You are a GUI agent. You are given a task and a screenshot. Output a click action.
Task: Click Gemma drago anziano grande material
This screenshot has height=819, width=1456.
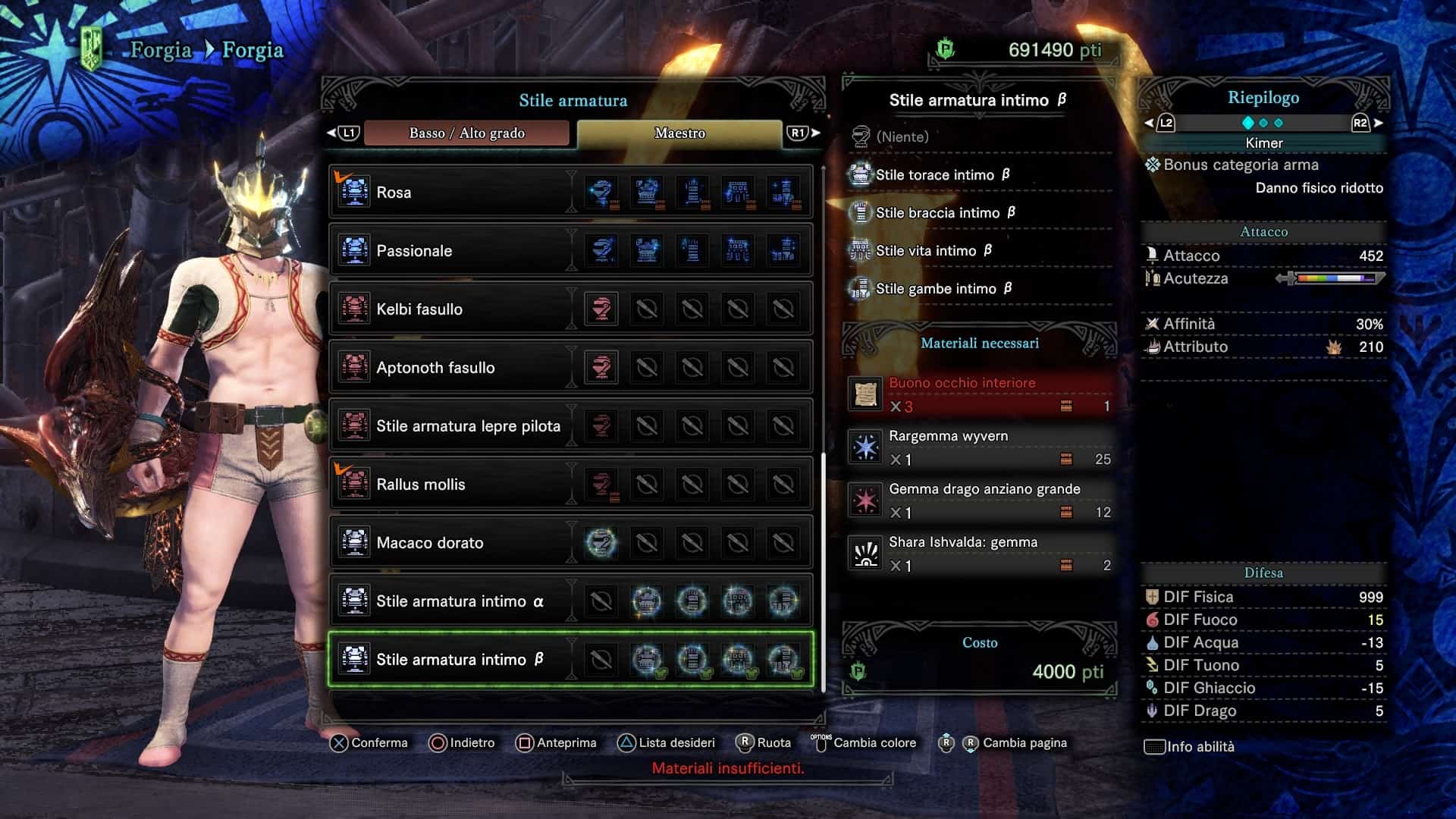980,500
